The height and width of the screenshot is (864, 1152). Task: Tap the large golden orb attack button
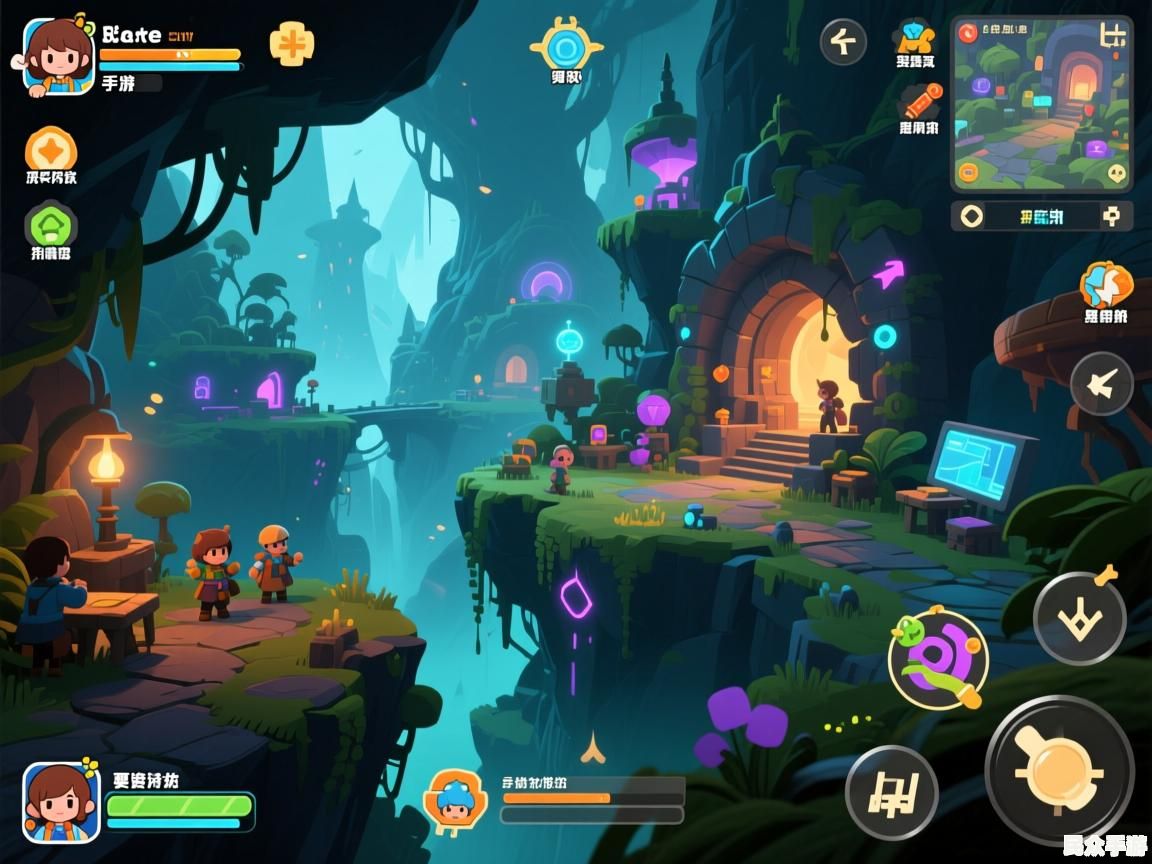point(1059,771)
